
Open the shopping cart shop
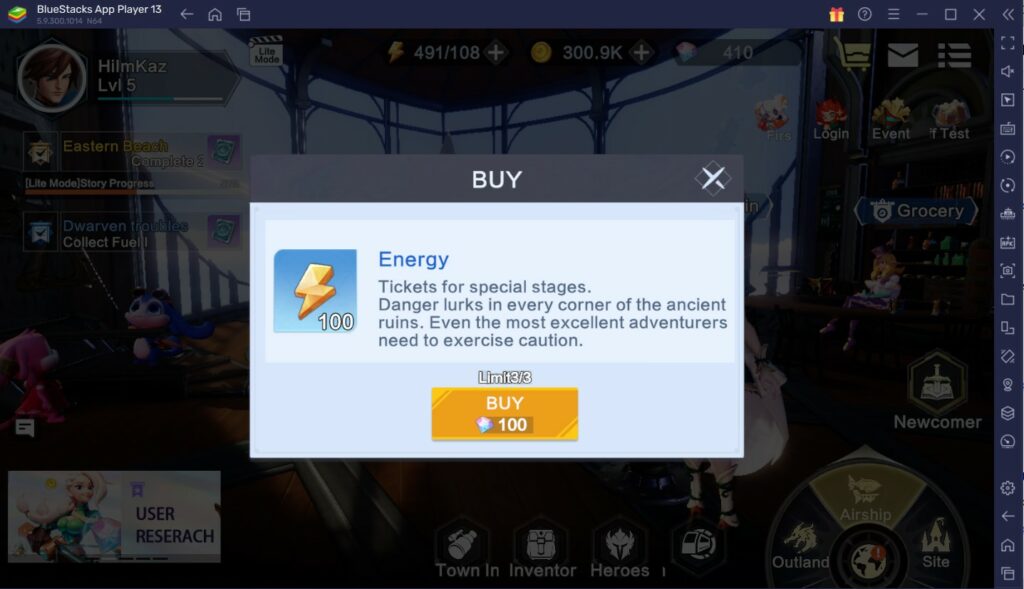click(x=853, y=55)
